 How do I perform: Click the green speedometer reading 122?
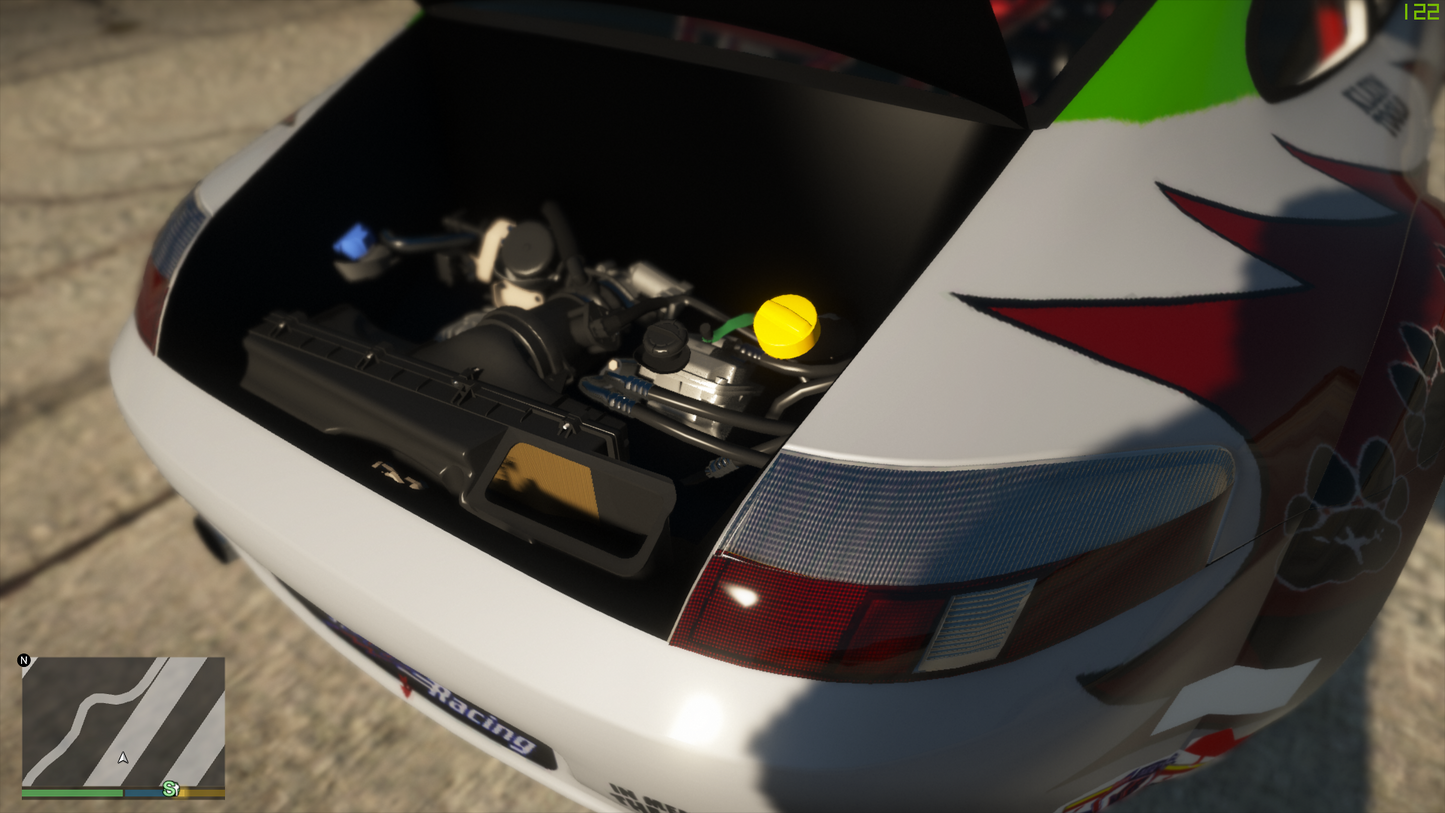[1419, 12]
